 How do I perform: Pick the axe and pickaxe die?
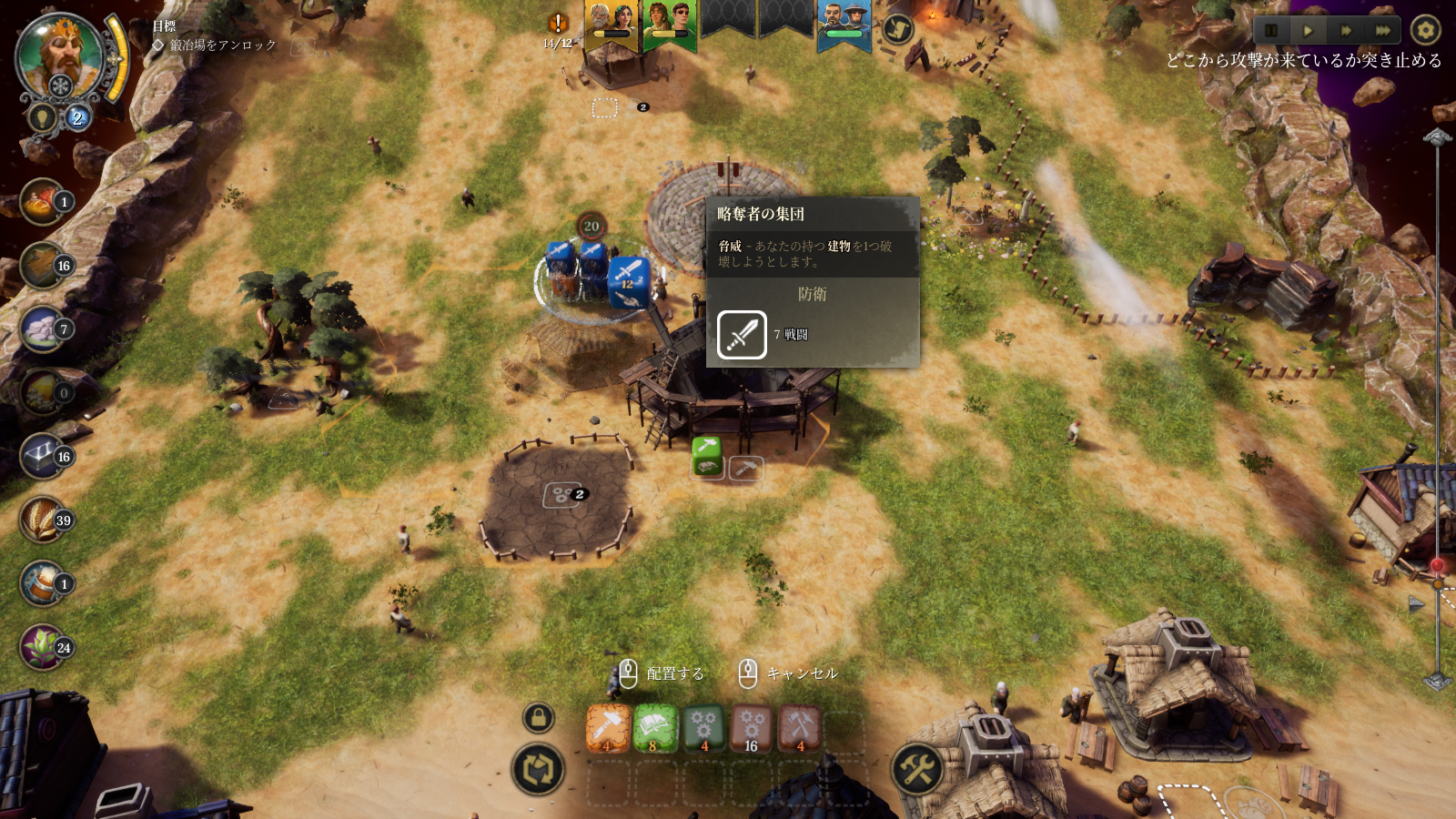[x=800, y=728]
